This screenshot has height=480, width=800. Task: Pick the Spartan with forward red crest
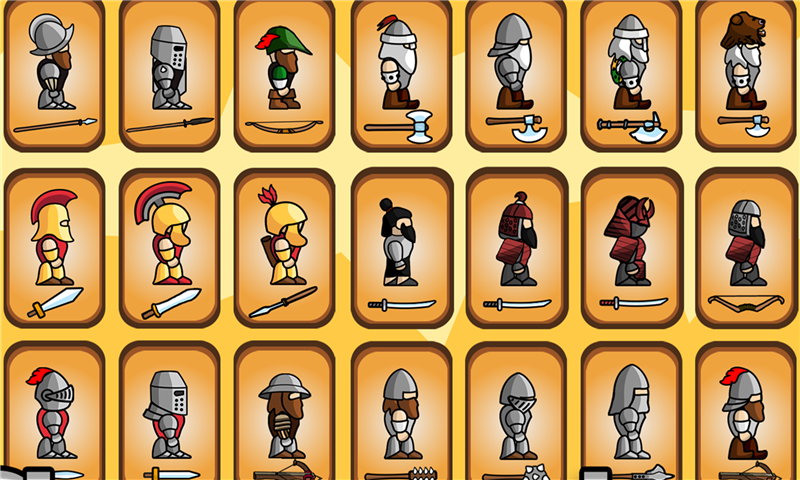point(54,247)
